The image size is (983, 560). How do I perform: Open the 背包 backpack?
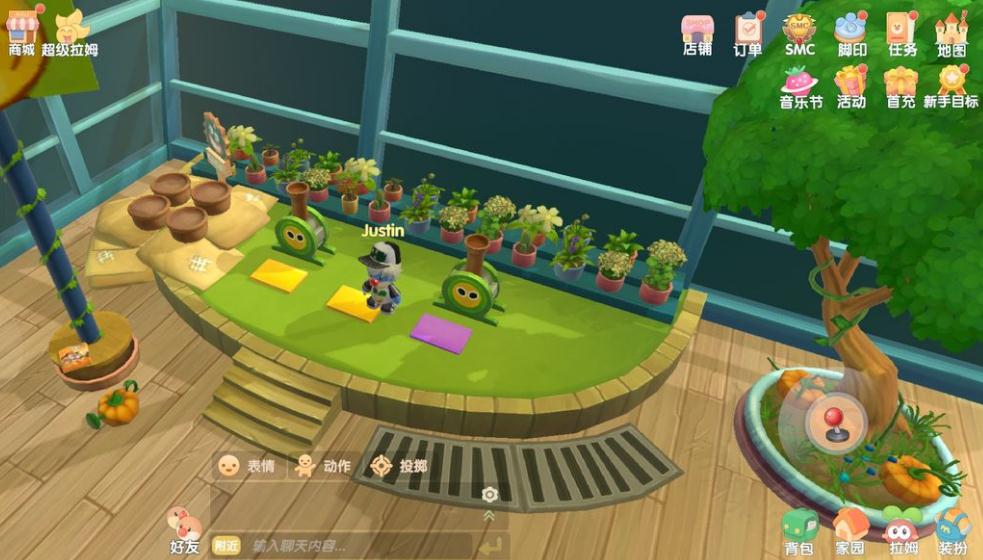click(798, 532)
